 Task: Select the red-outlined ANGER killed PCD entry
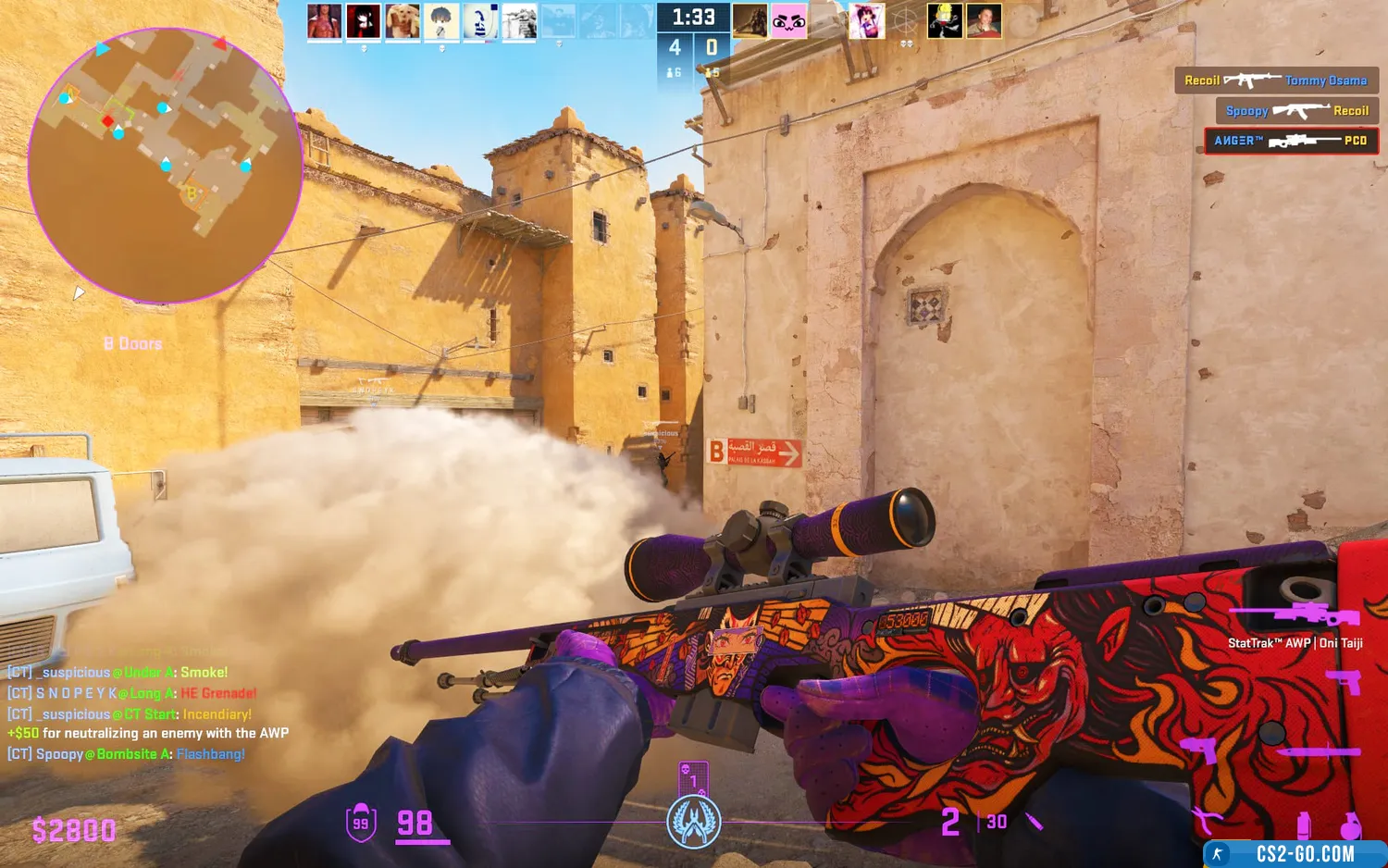point(1291,141)
